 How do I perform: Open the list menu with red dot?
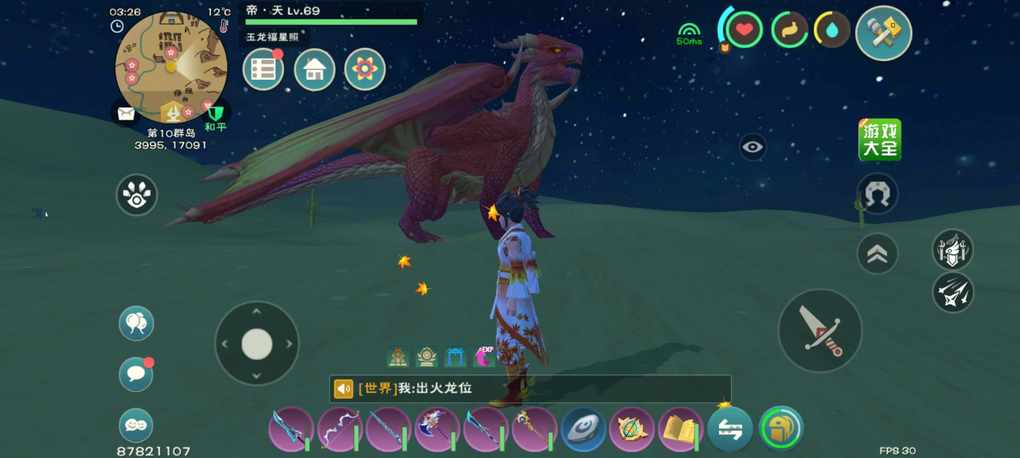point(264,69)
